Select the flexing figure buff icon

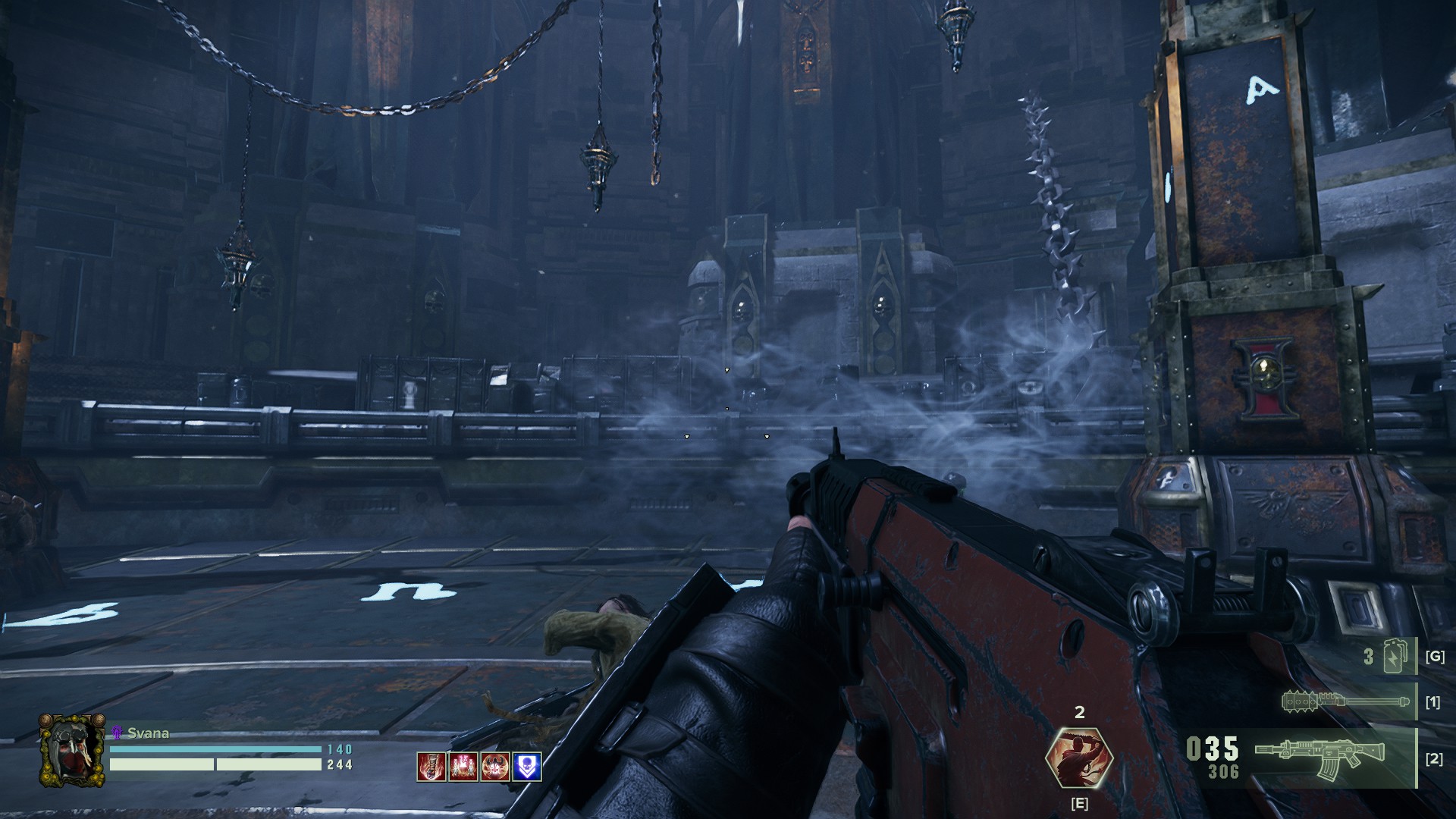pos(494,767)
